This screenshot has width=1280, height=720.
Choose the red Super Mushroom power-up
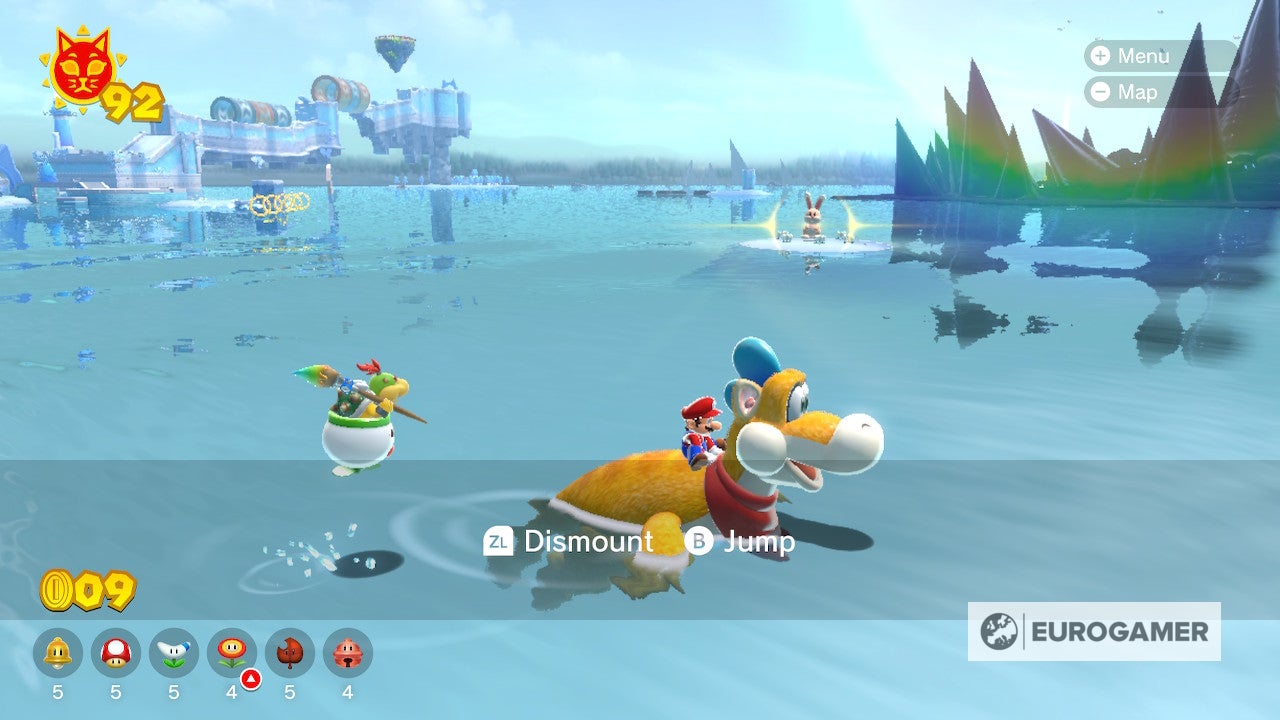pos(116,653)
